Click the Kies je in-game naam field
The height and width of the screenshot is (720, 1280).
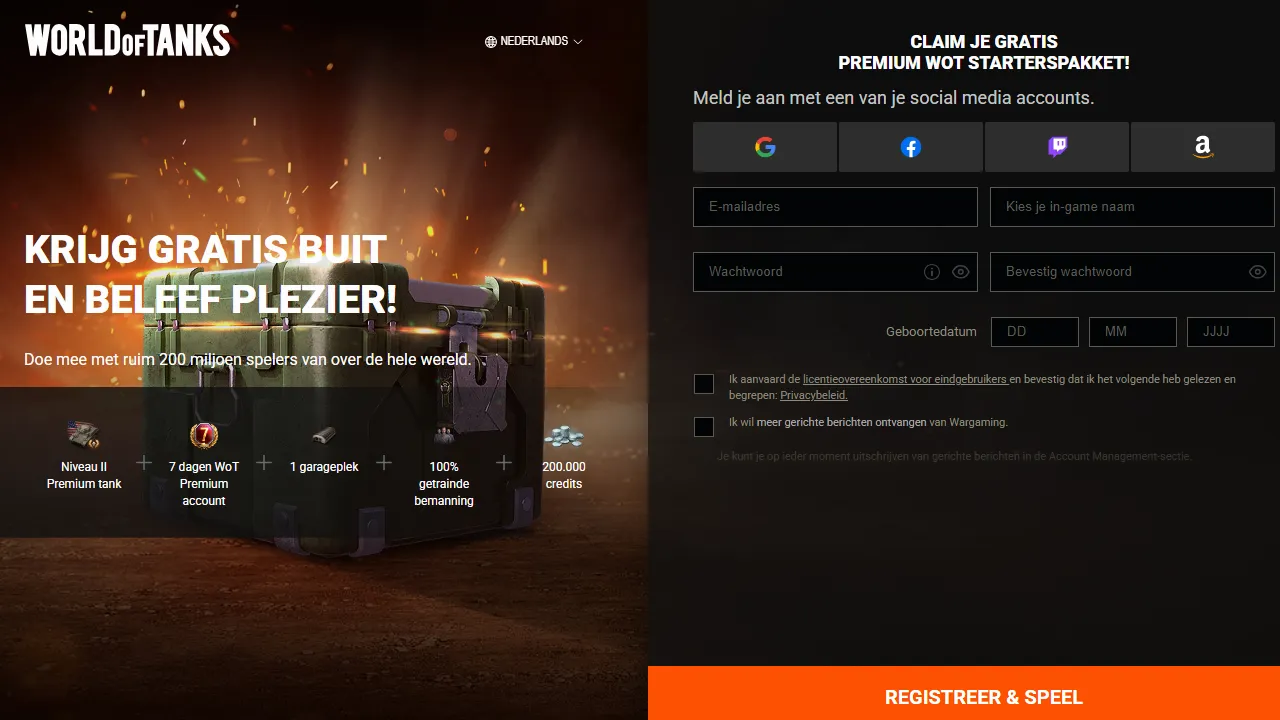tap(1132, 207)
